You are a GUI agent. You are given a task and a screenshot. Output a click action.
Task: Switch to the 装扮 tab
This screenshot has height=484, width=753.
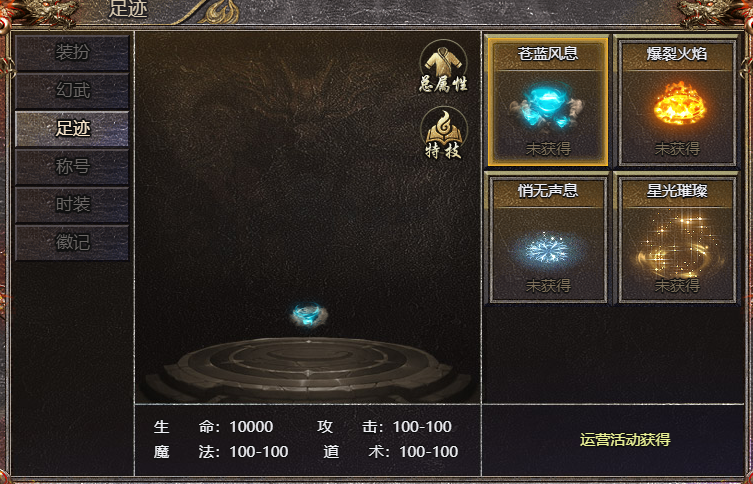[x=72, y=53]
